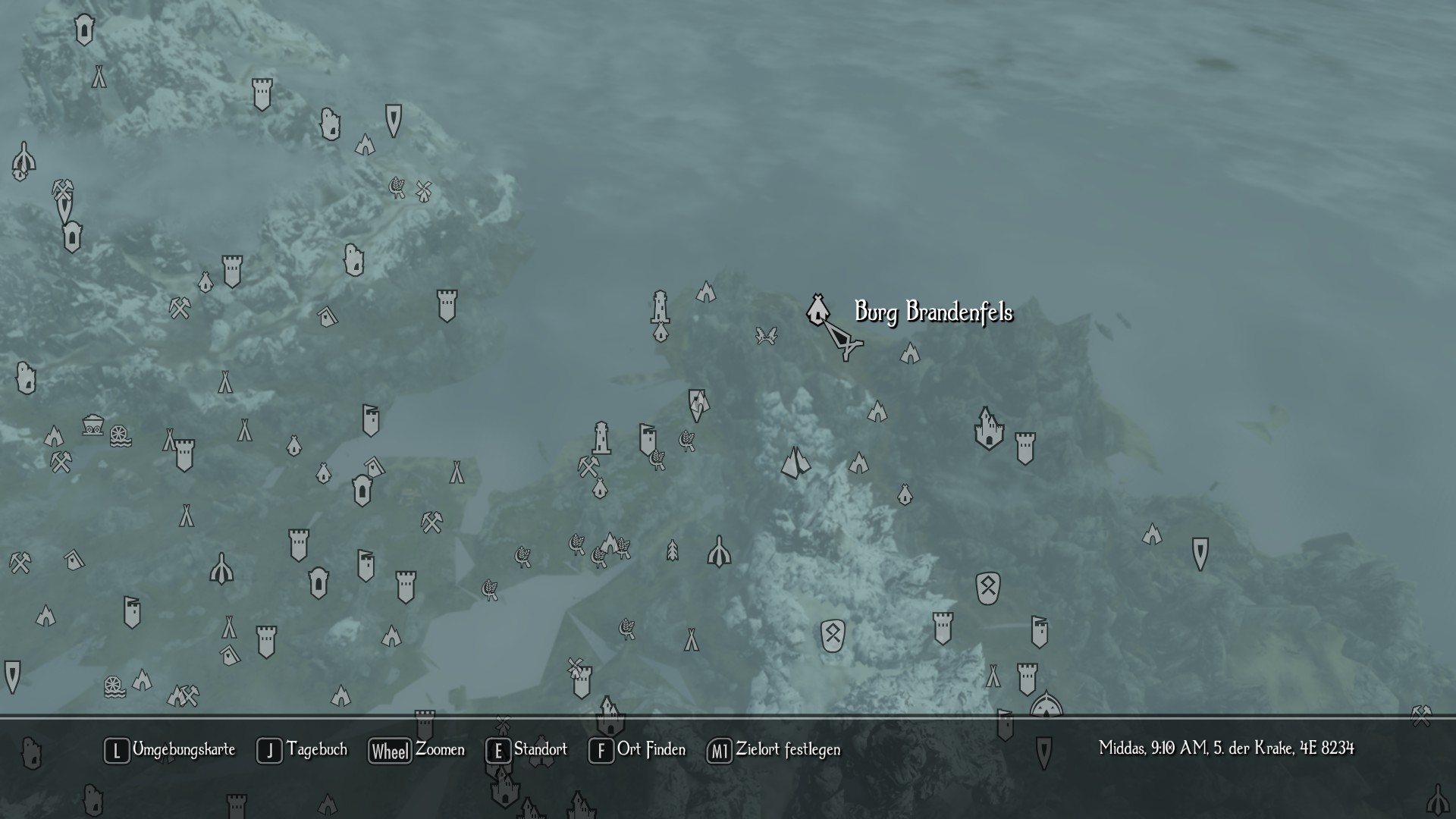The height and width of the screenshot is (819, 1456).
Task: Select the Burg Brandenfels map marker
Action: [x=816, y=309]
